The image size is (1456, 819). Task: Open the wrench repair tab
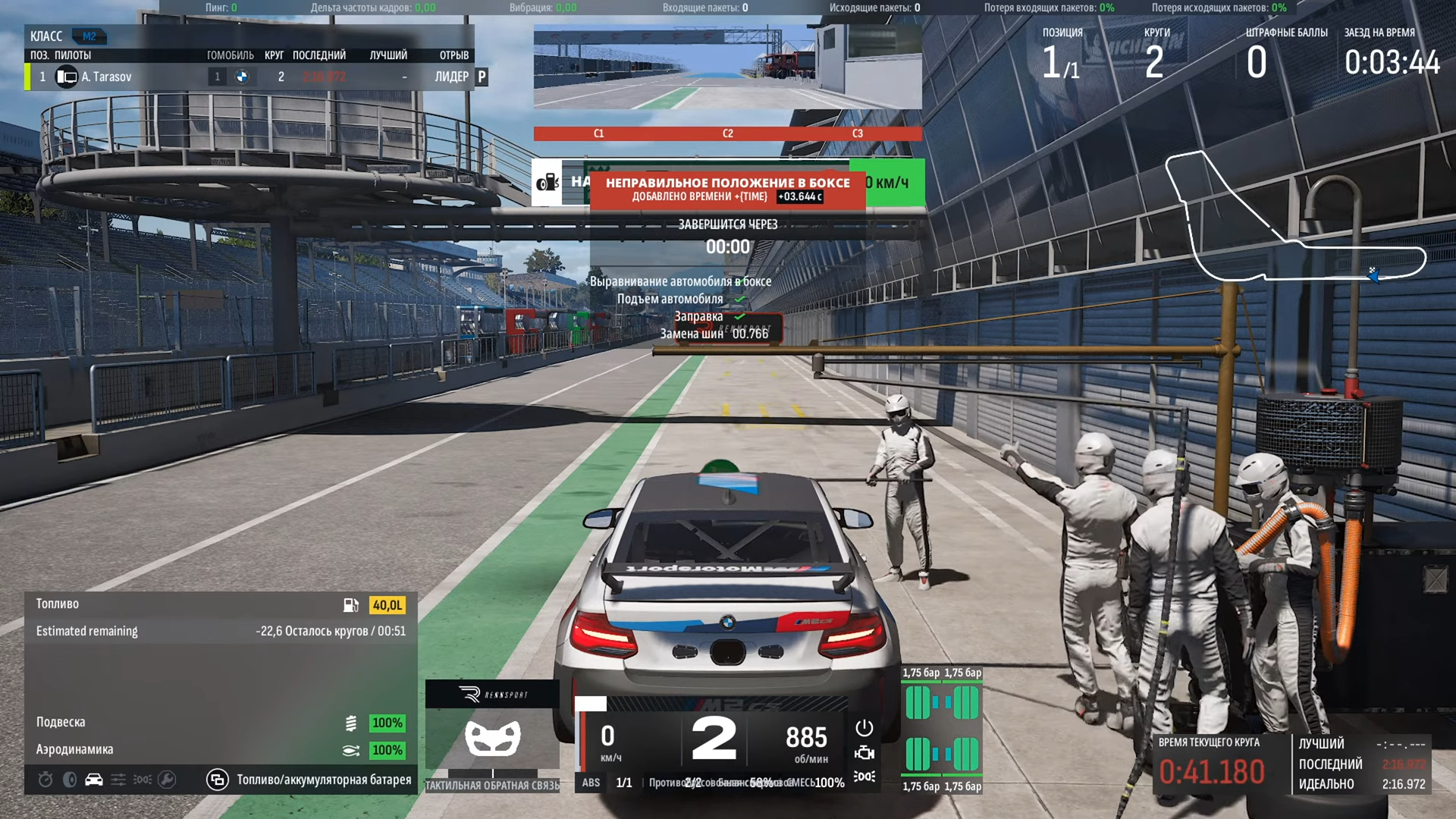(167, 780)
